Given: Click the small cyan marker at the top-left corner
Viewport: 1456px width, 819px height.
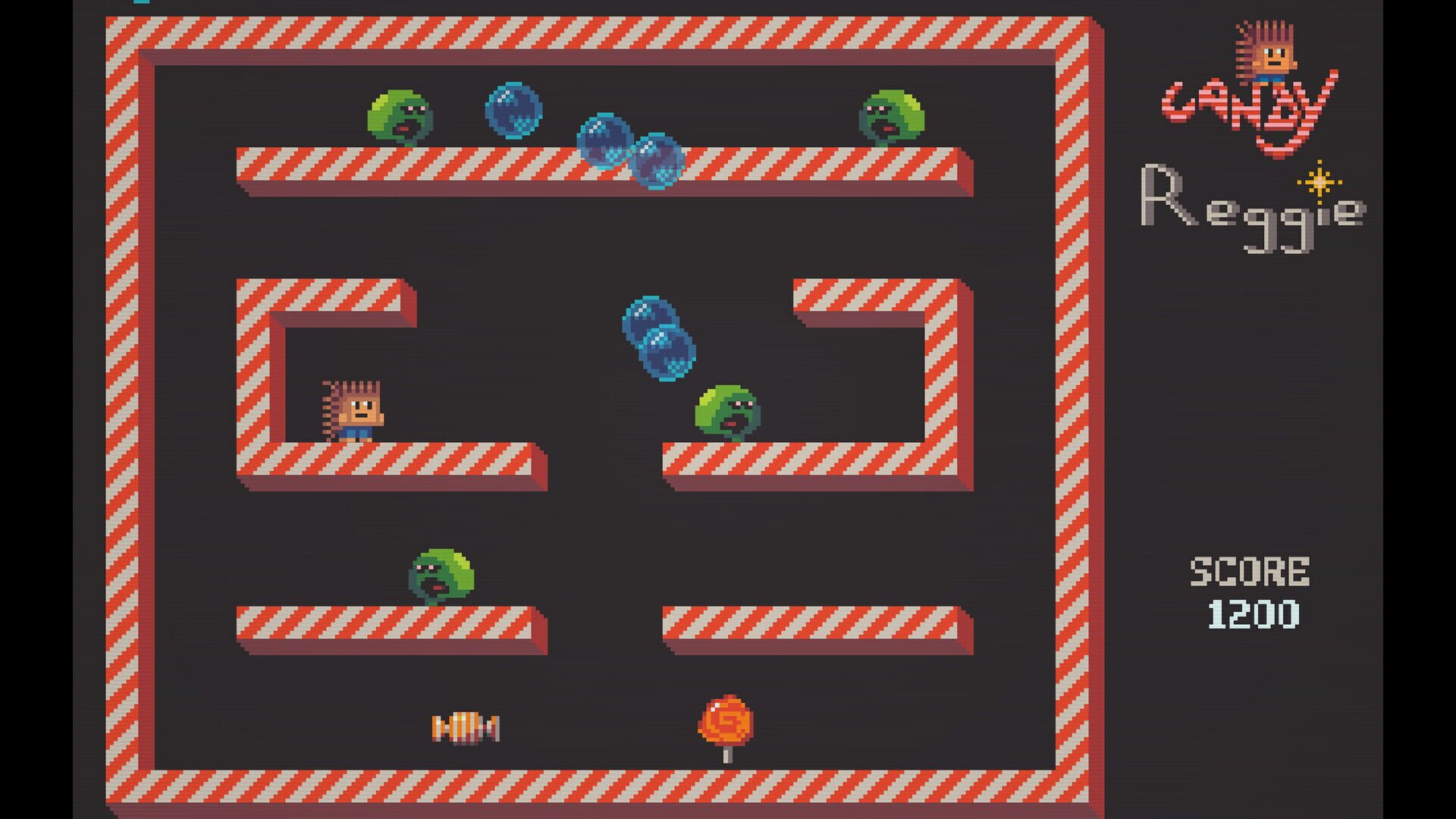Looking at the screenshot, I should tap(142, 3).
